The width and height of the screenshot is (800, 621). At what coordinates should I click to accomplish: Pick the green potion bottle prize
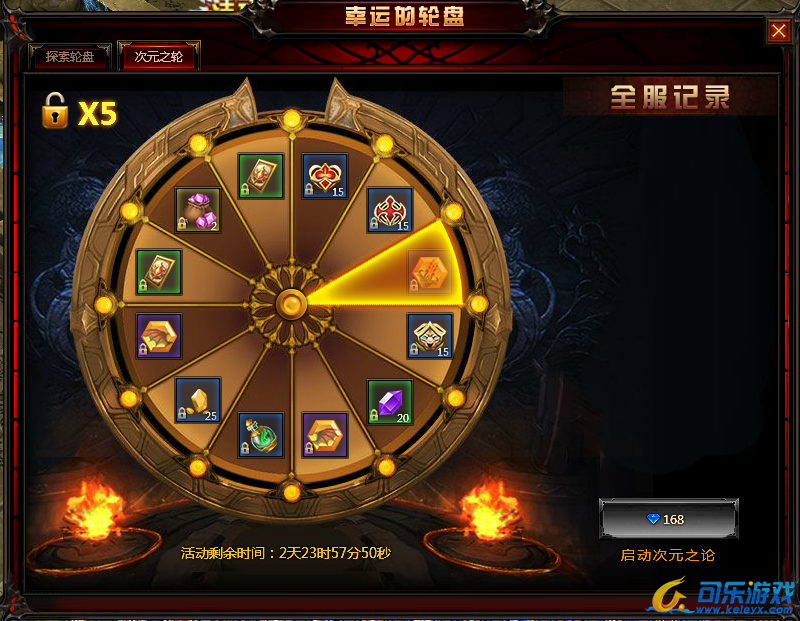260,434
